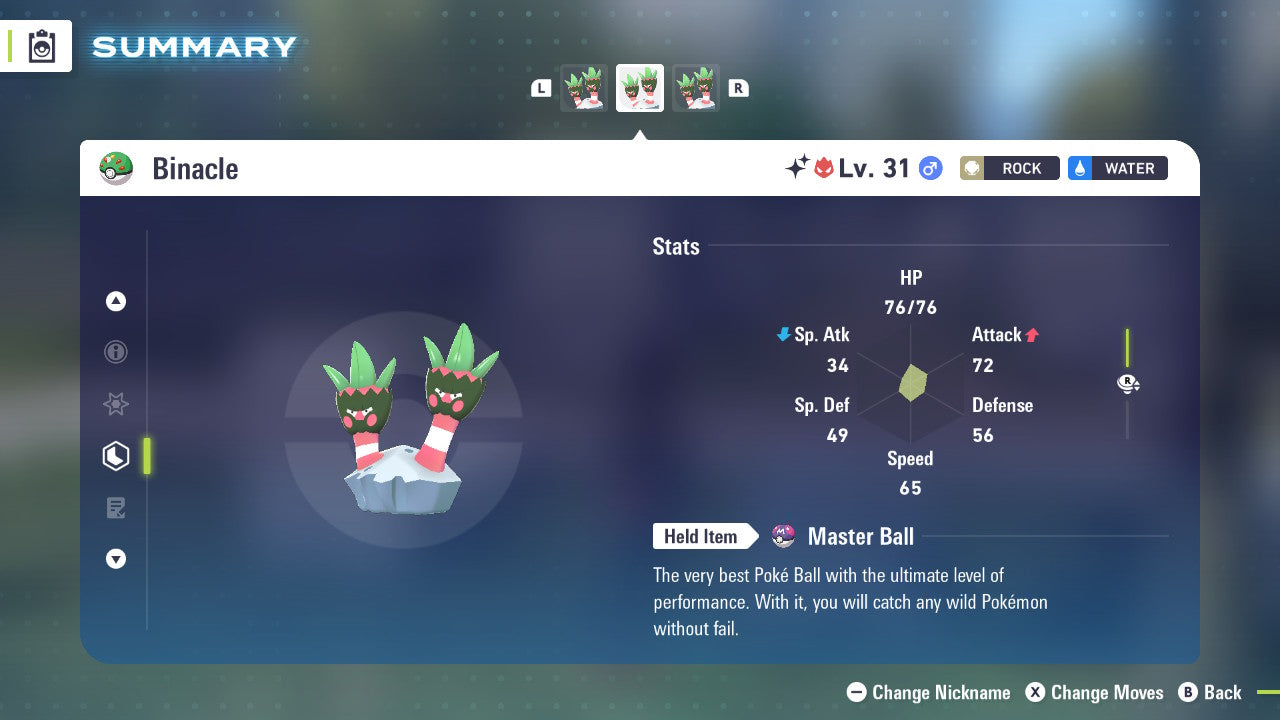Open the info panel in the sidebar
This screenshot has width=1280, height=720.
[x=116, y=352]
